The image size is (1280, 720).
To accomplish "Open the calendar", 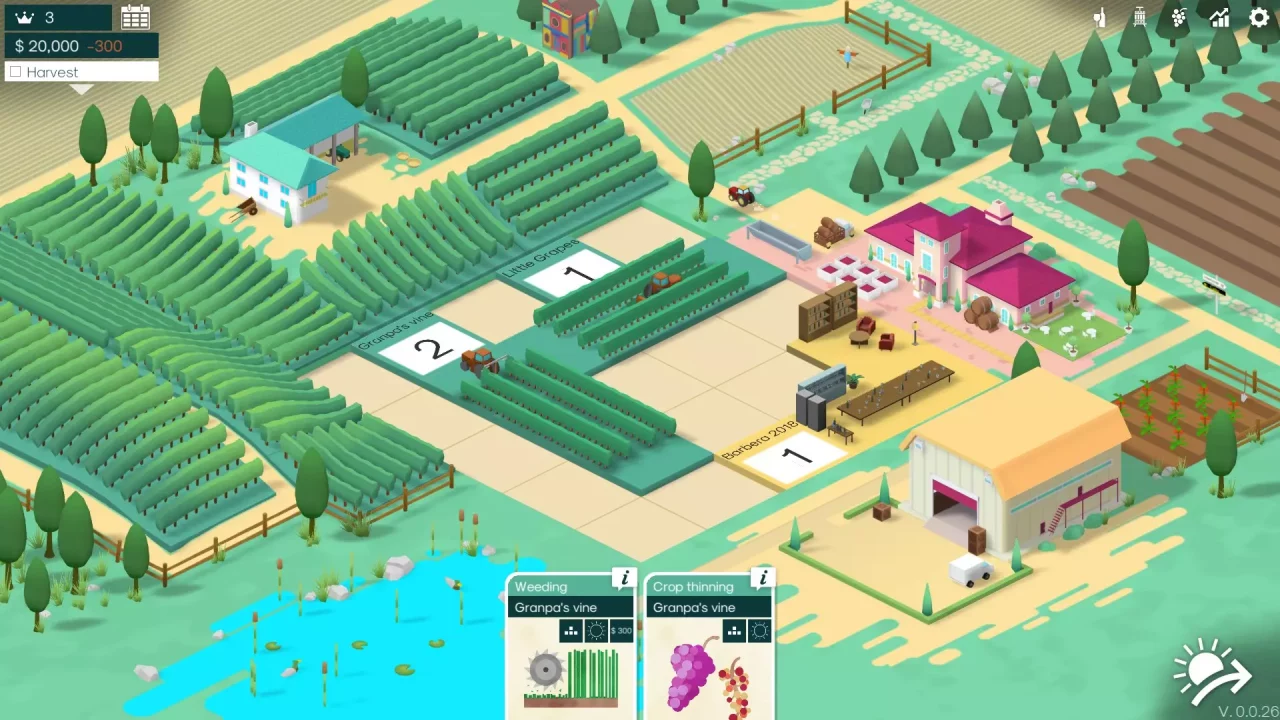I will 135,17.
